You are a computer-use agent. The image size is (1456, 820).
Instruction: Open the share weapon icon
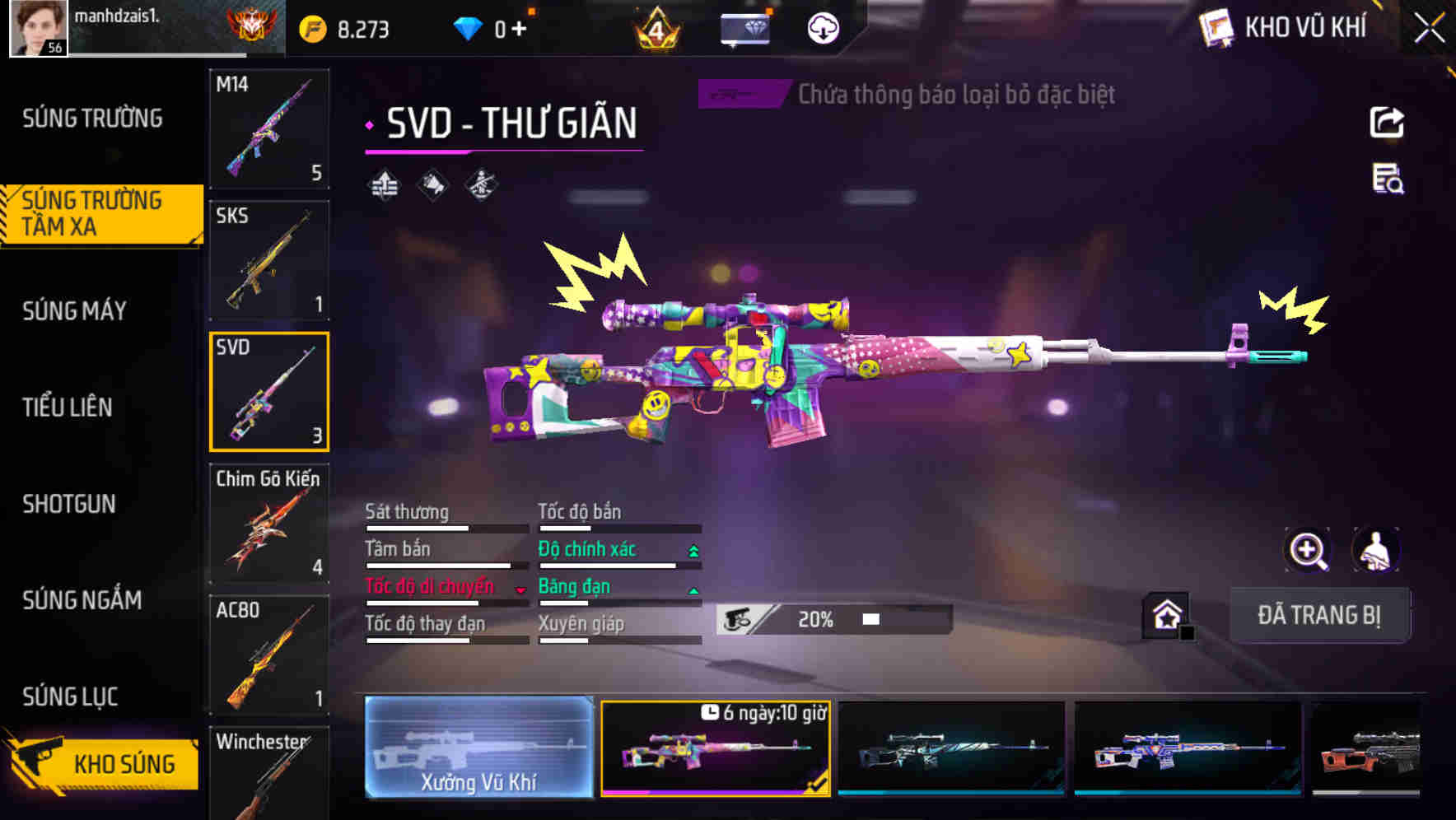pyautogui.click(x=1388, y=122)
